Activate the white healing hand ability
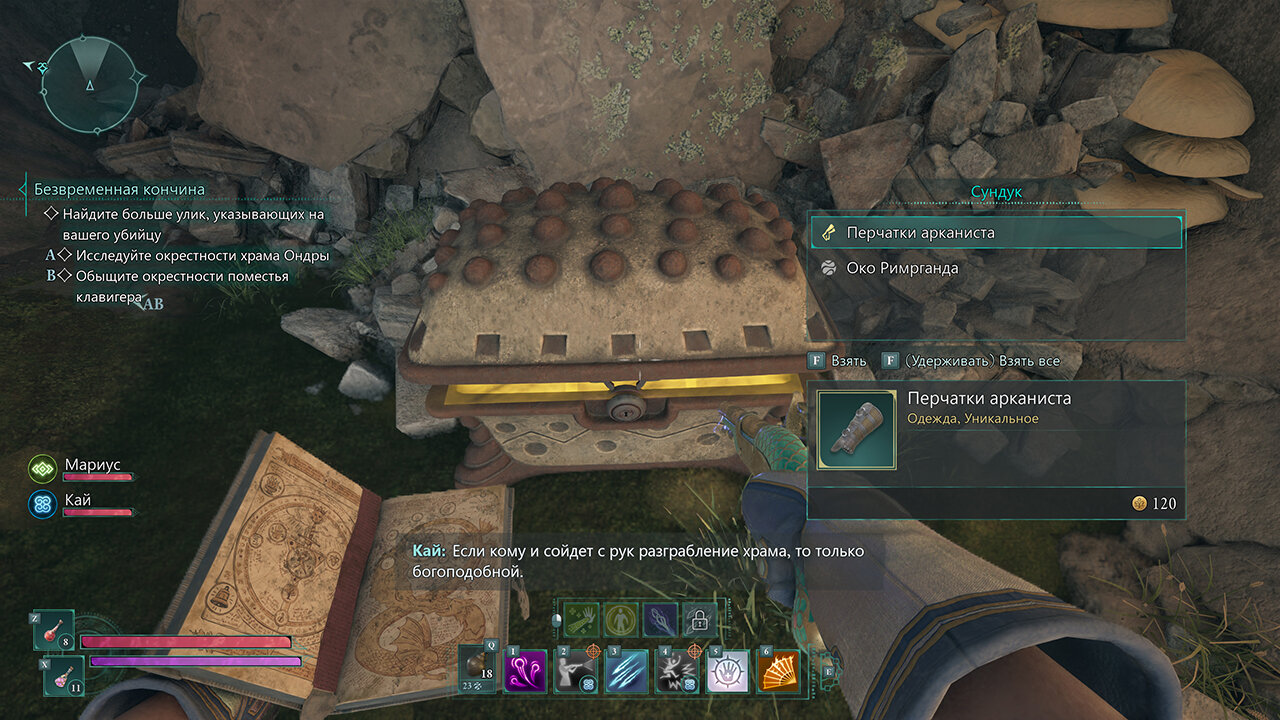Screen dimensions: 1280x720 tap(726, 669)
